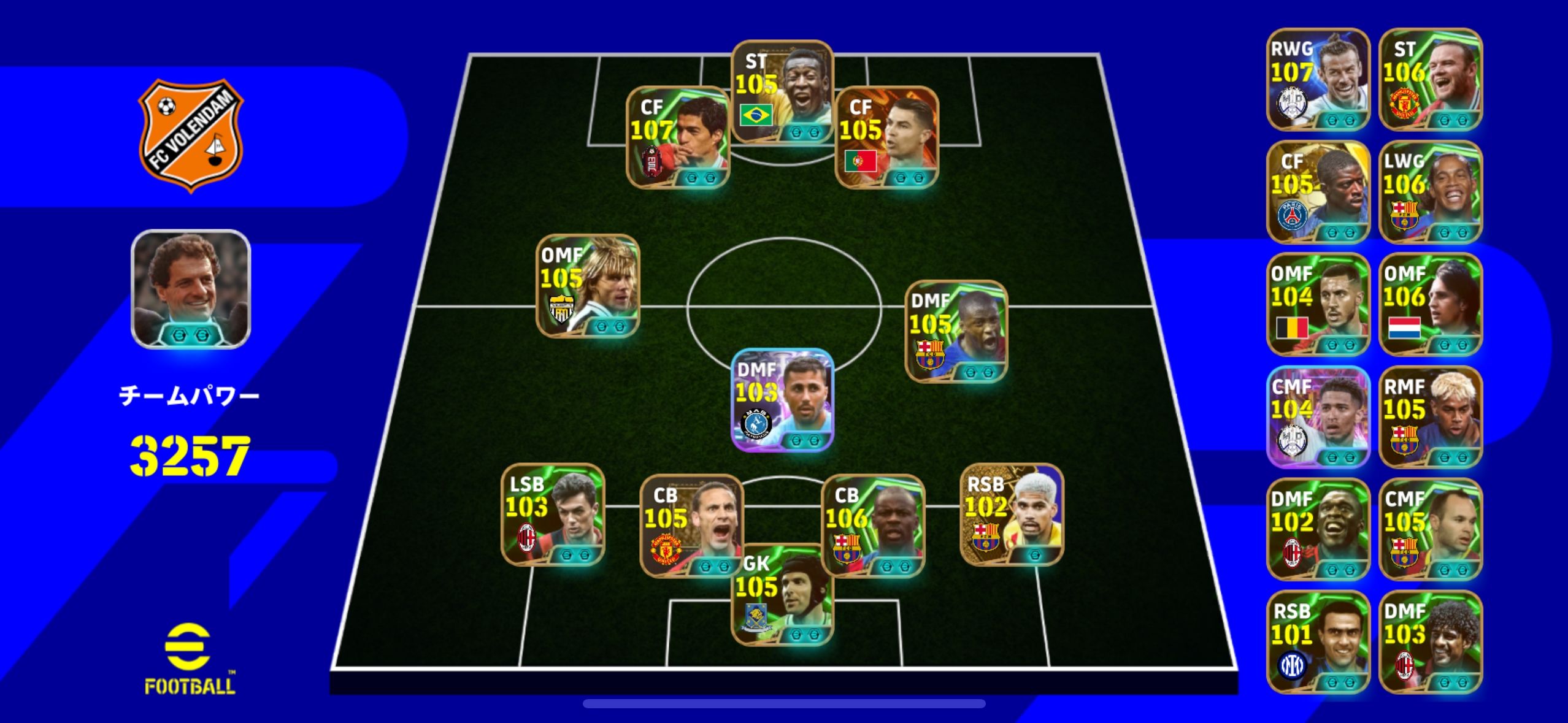Select the RSB 102 defender card

tap(1011, 514)
